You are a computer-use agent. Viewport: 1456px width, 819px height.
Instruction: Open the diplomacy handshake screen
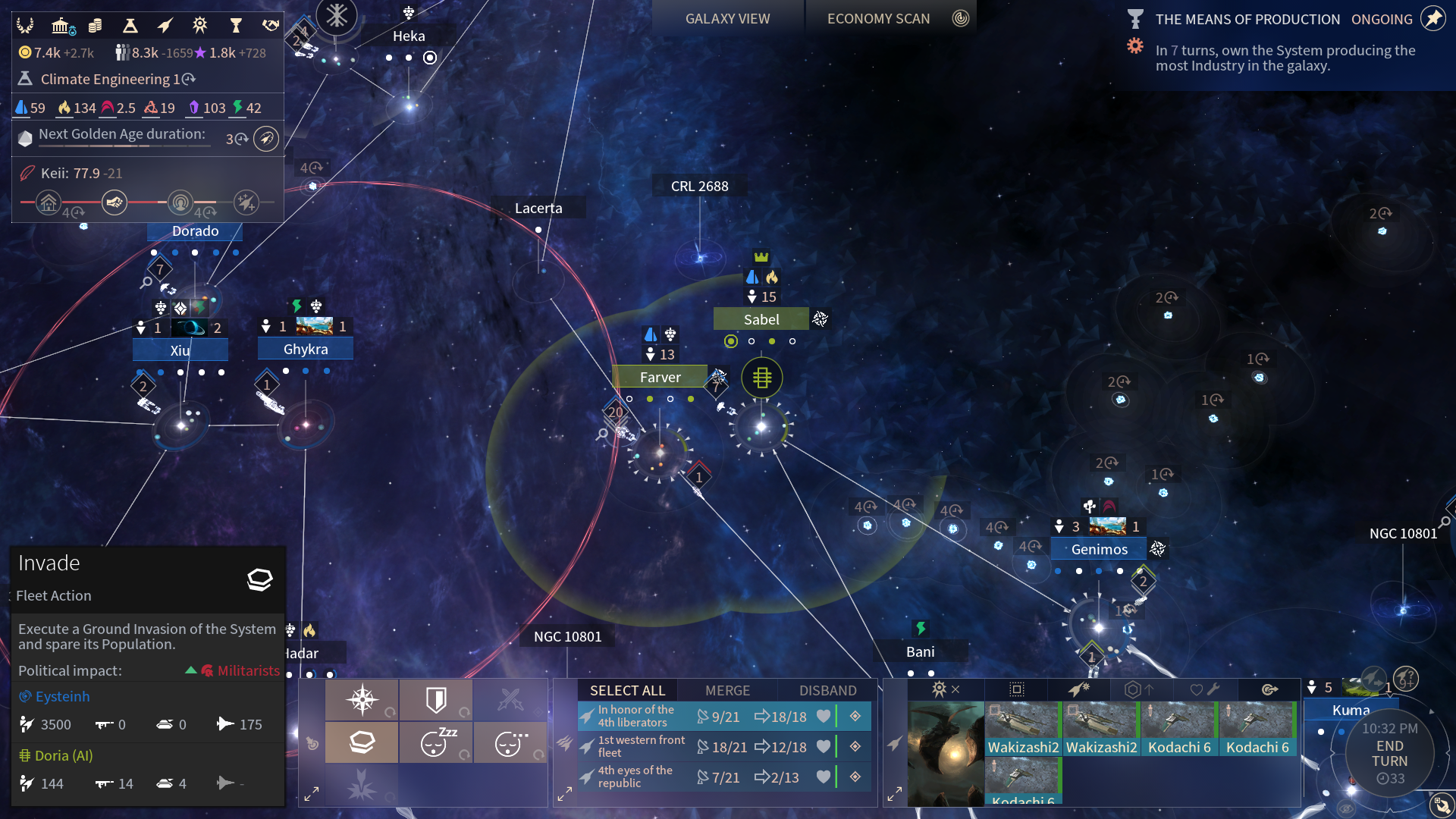pos(270,26)
